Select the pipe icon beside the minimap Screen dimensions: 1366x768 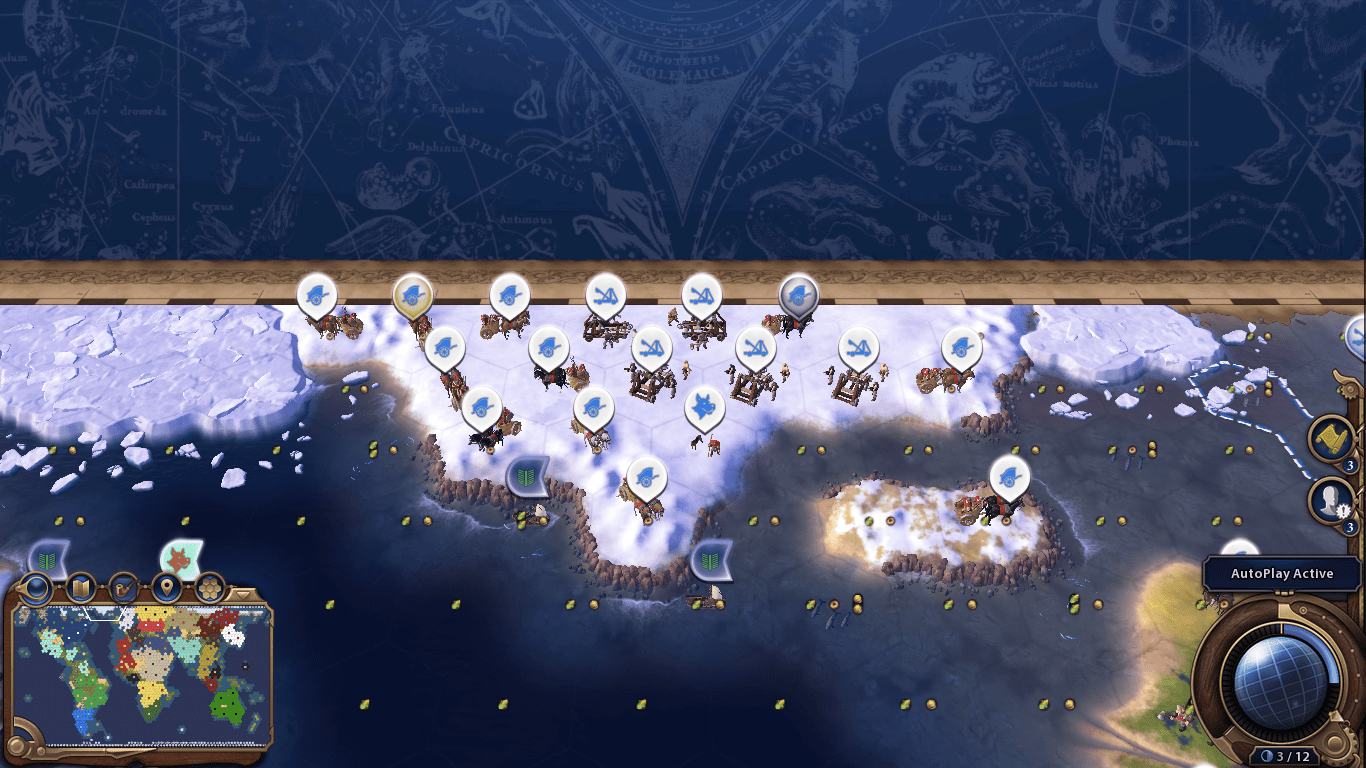tap(124, 587)
